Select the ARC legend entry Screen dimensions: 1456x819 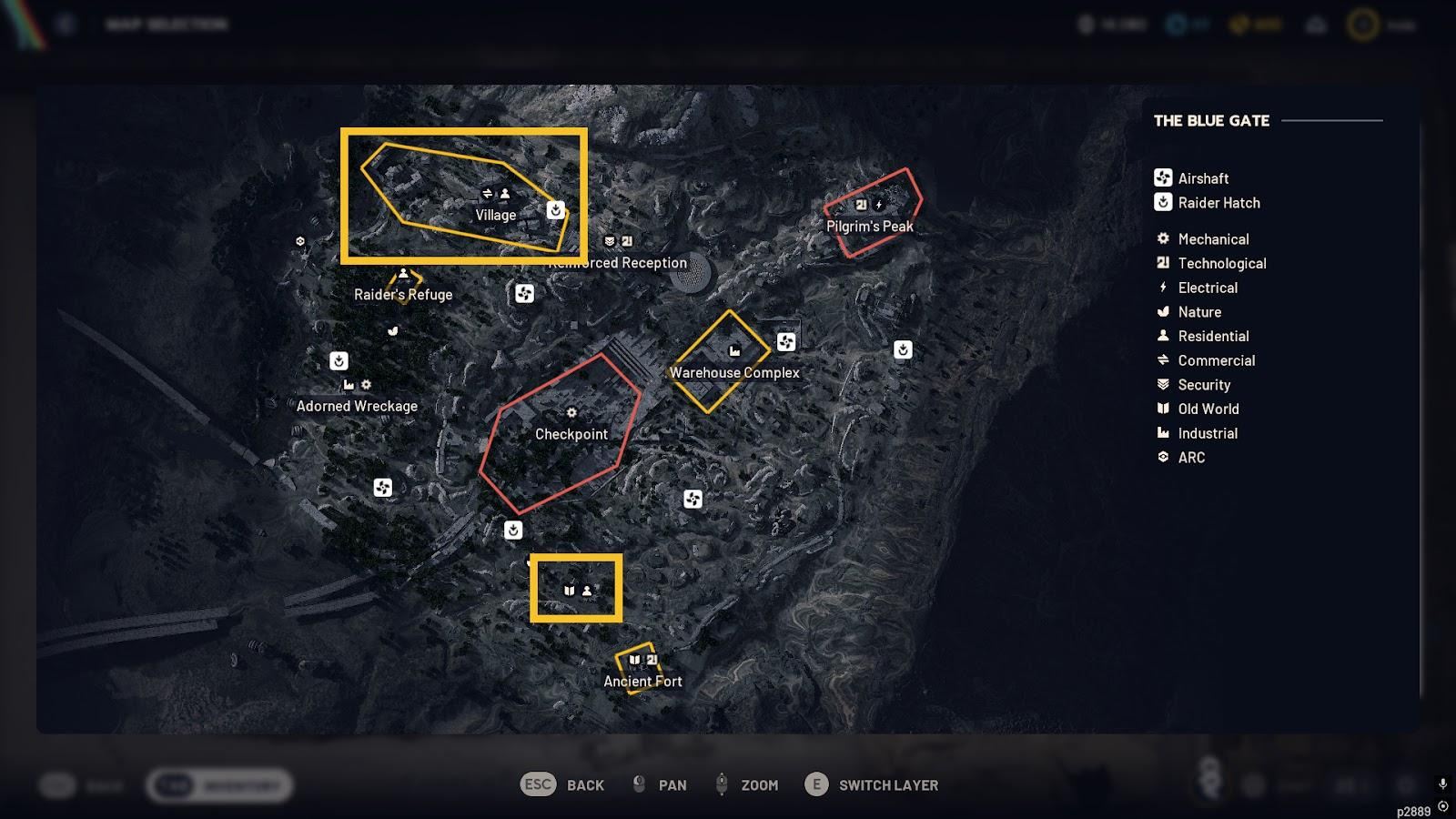[x=1190, y=458]
